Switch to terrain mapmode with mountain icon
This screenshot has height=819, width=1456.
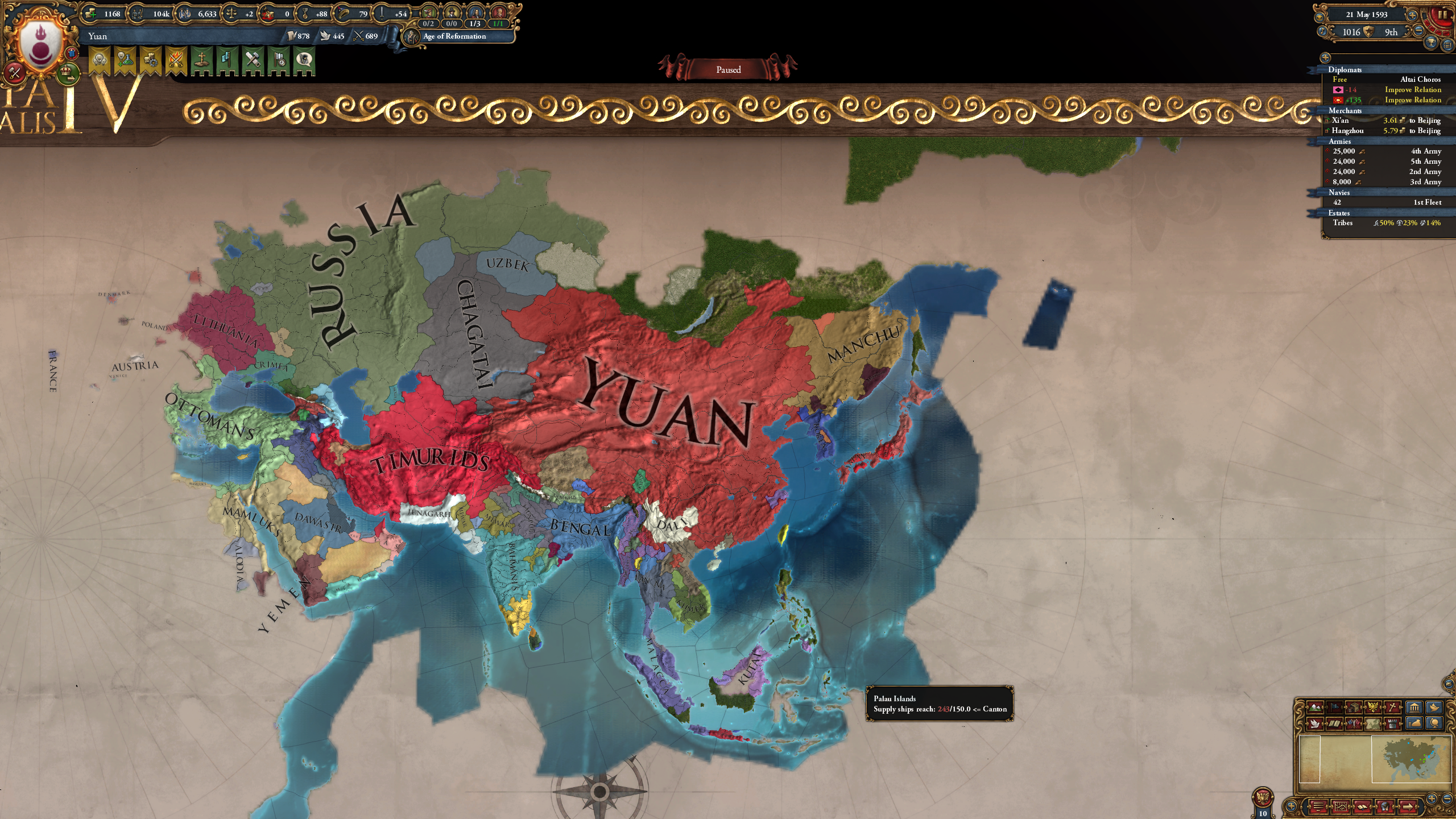[1315, 708]
